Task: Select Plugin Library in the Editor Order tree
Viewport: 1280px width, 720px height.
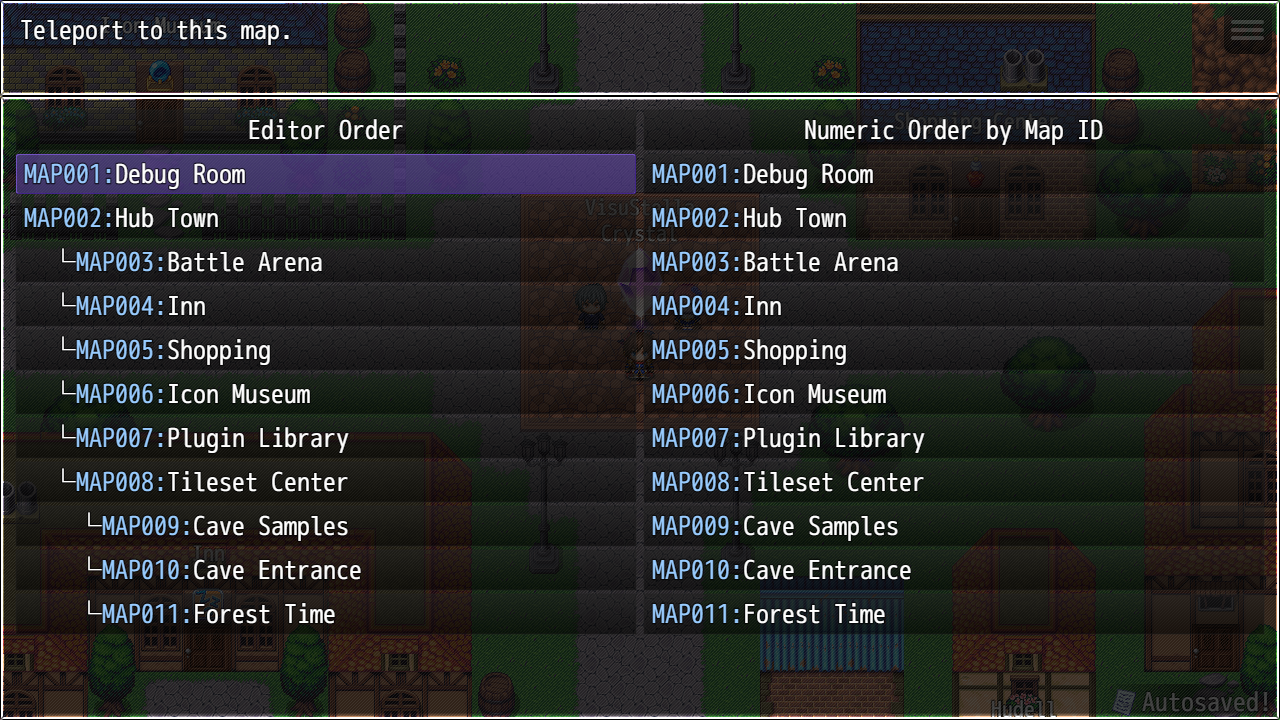Action: click(x=326, y=439)
